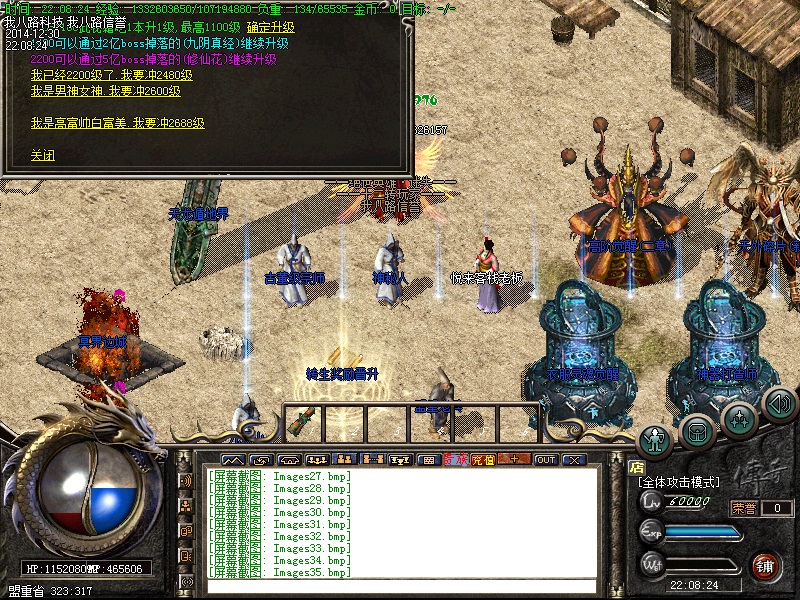The image size is (800, 600).
Task: Open the character status round button
Action: [x=655, y=439]
